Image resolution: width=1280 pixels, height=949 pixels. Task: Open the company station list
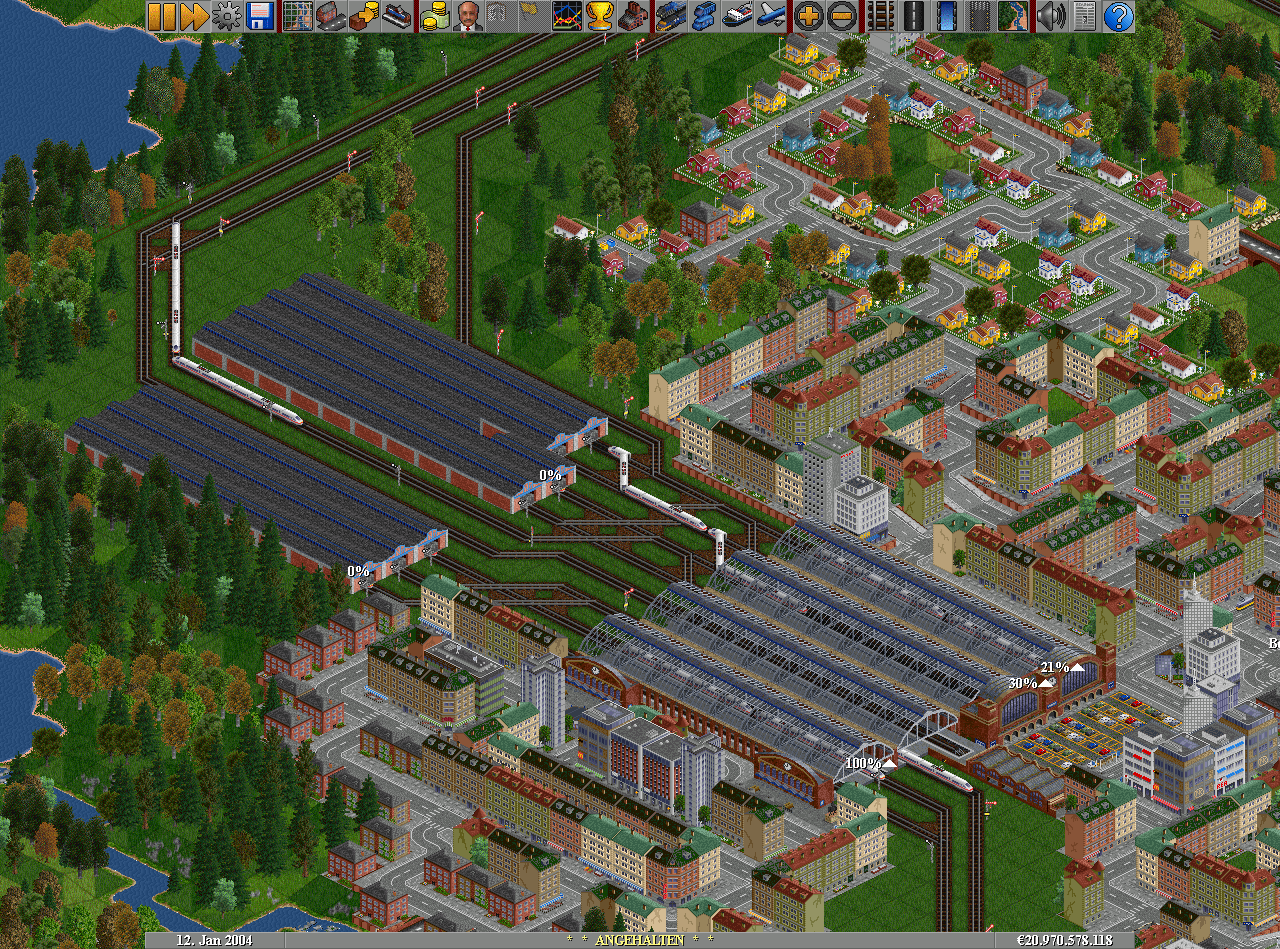[x=397, y=15]
